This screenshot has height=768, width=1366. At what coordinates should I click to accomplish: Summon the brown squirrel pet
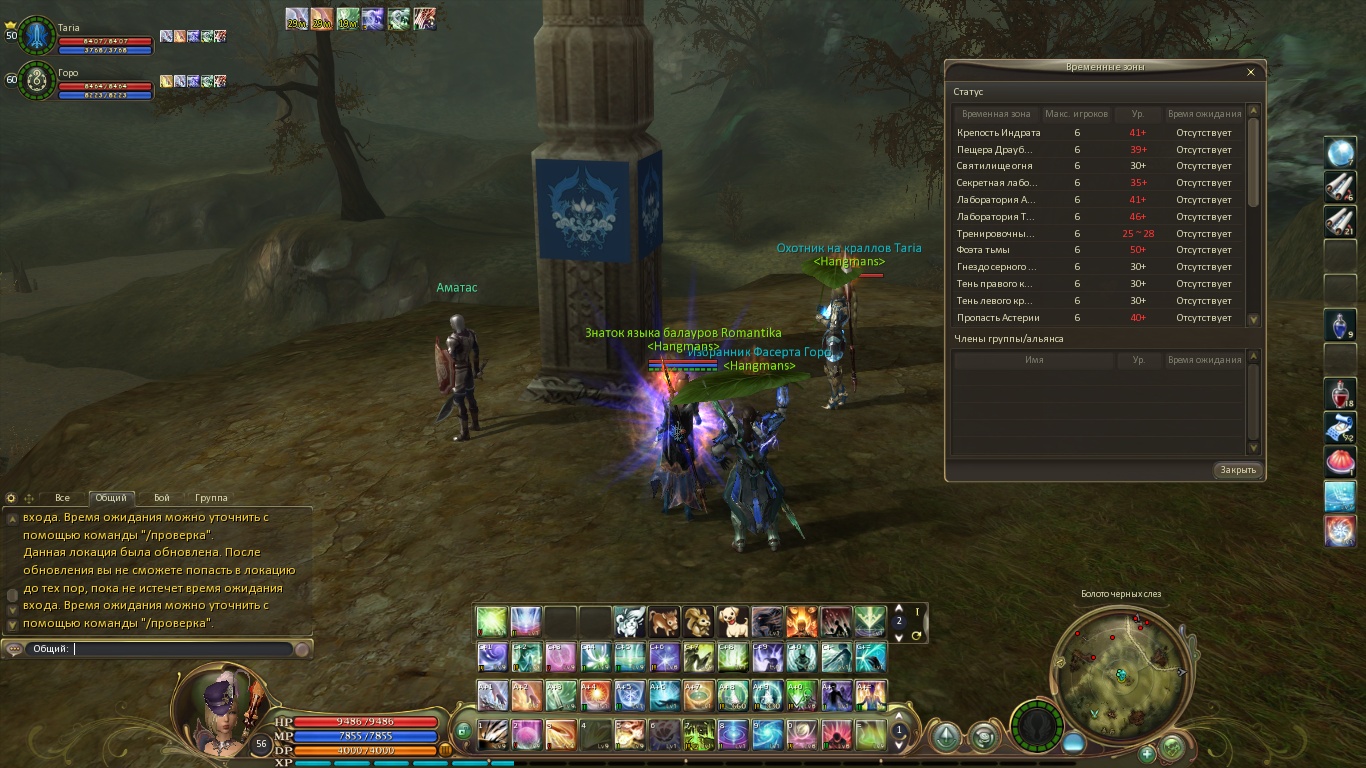tap(698, 622)
